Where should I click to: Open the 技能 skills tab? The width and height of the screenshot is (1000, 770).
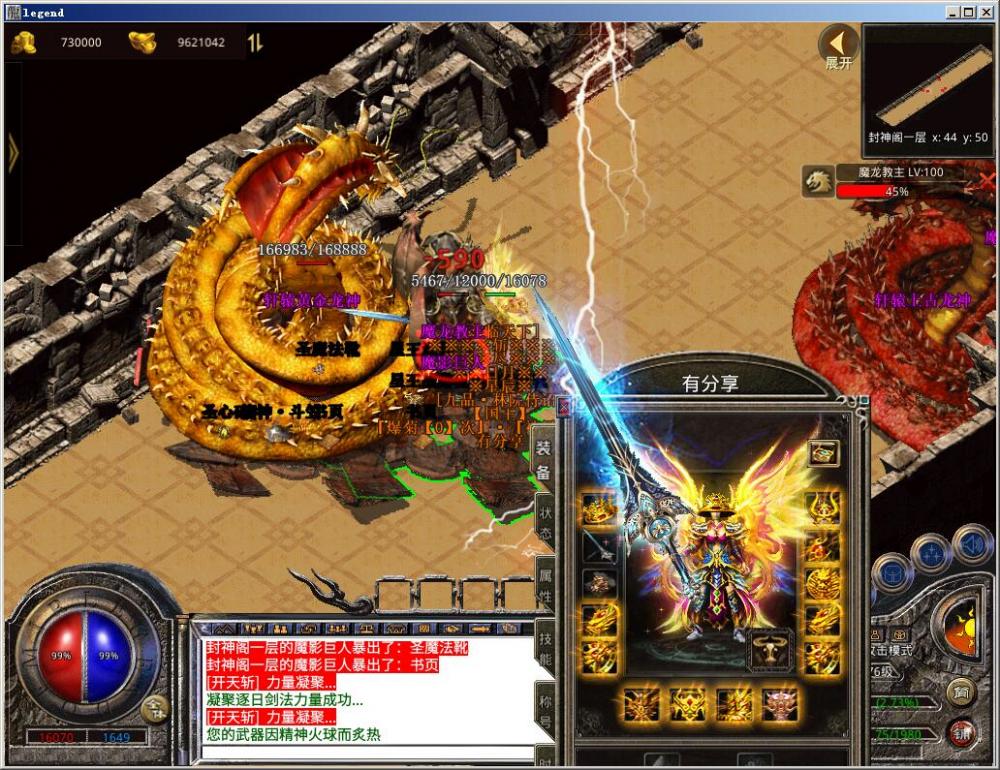[x=545, y=647]
